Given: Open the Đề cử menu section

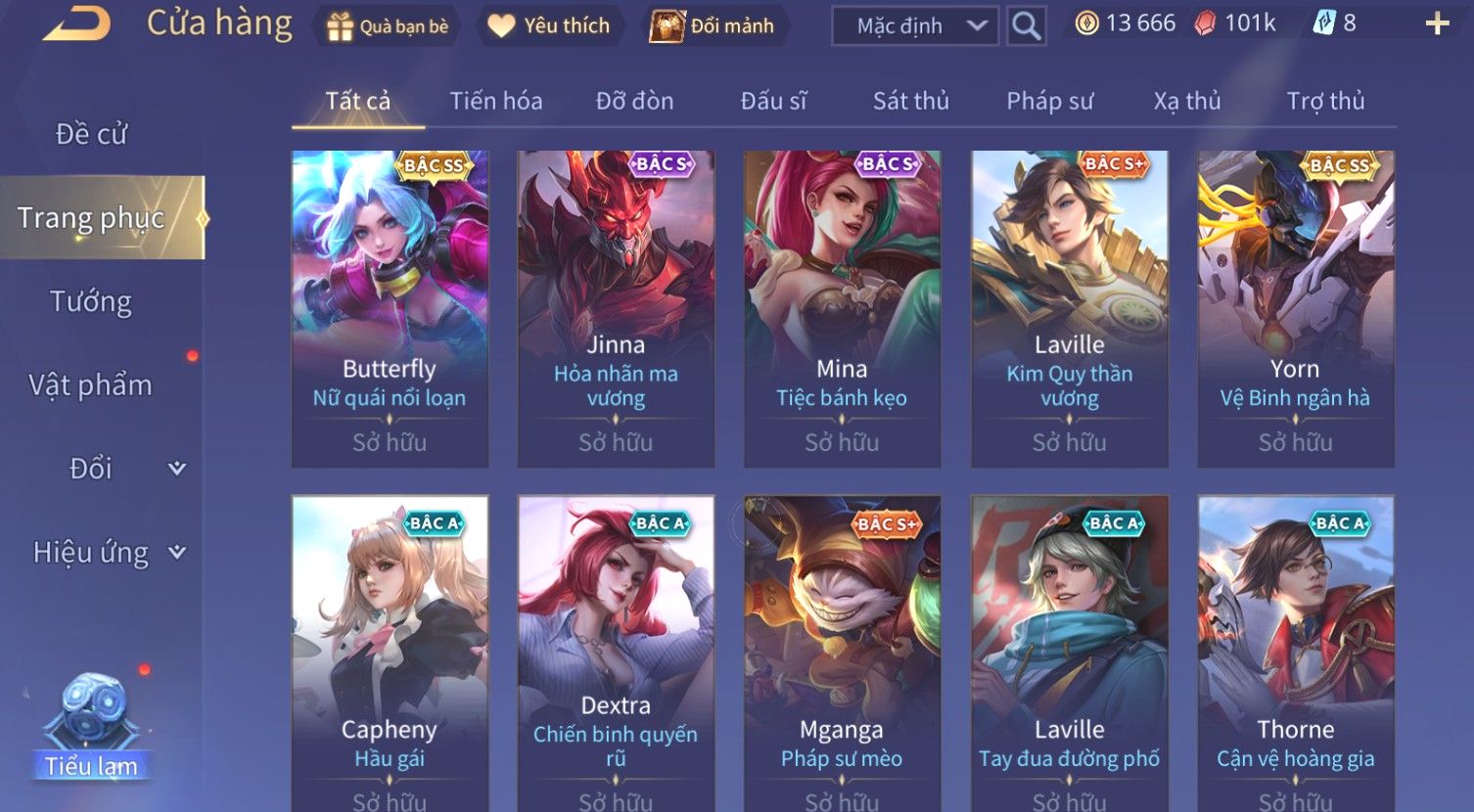Looking at the screenshot, I should click(91, 134).
